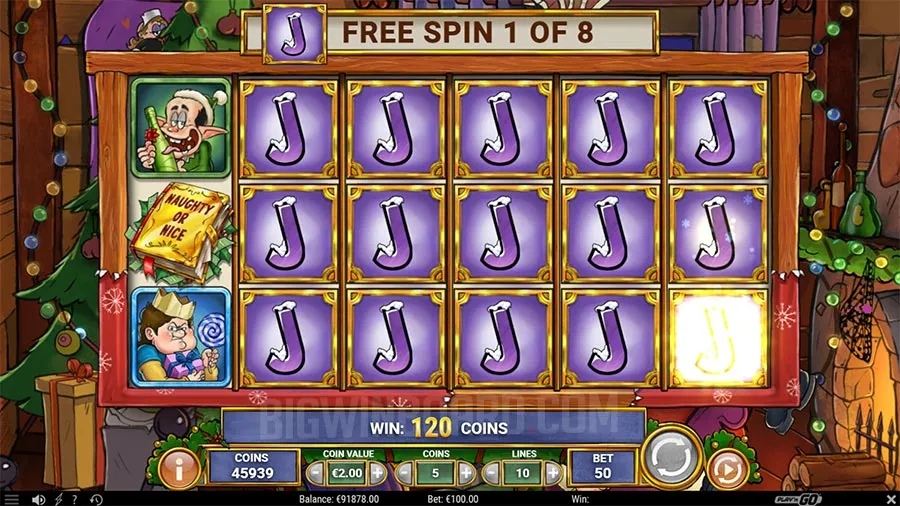Toggle the sound speaker icon
Image resolution: width=900 pixels, height=506 pixels.
[x=38, y=499]
